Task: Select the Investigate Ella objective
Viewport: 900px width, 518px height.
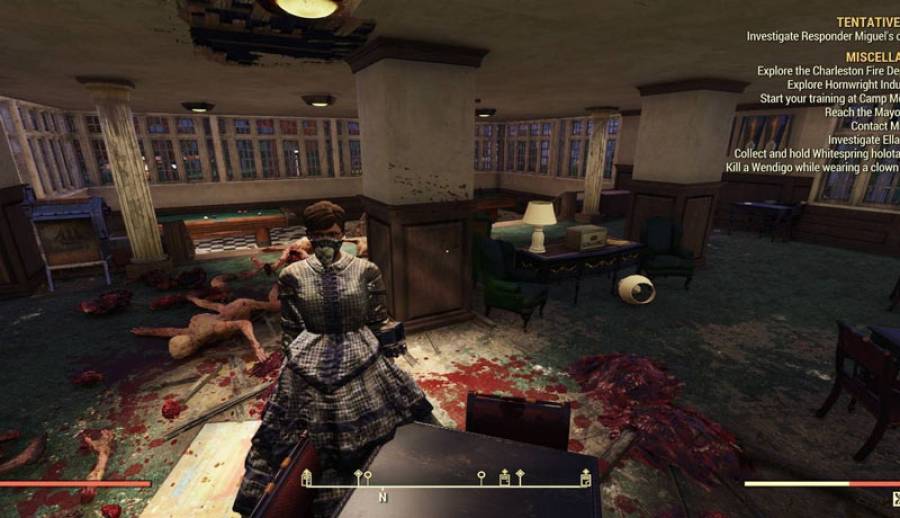Action: [x=863, y=140]
